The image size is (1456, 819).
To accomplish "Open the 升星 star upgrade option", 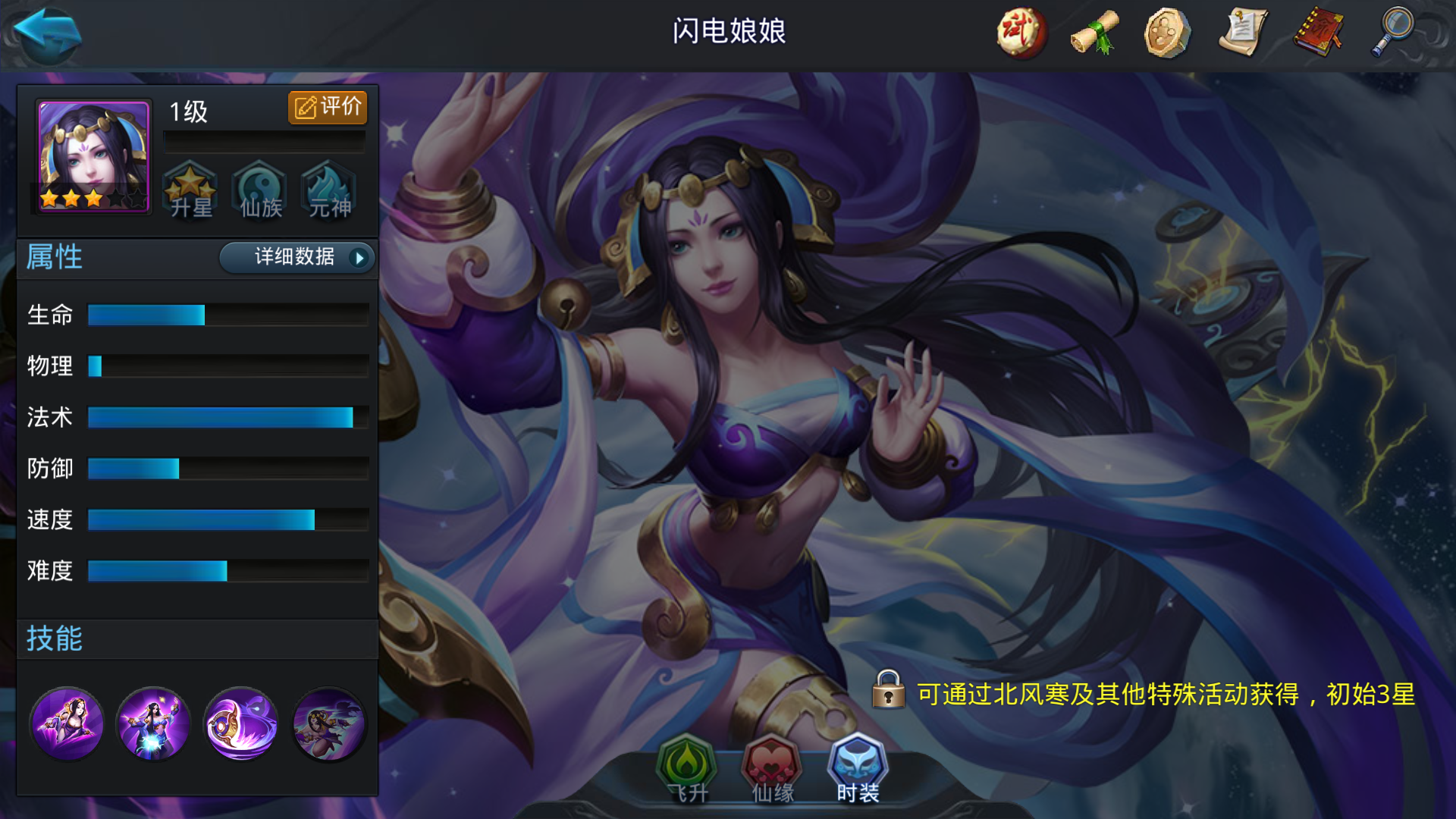I will 191,190.
